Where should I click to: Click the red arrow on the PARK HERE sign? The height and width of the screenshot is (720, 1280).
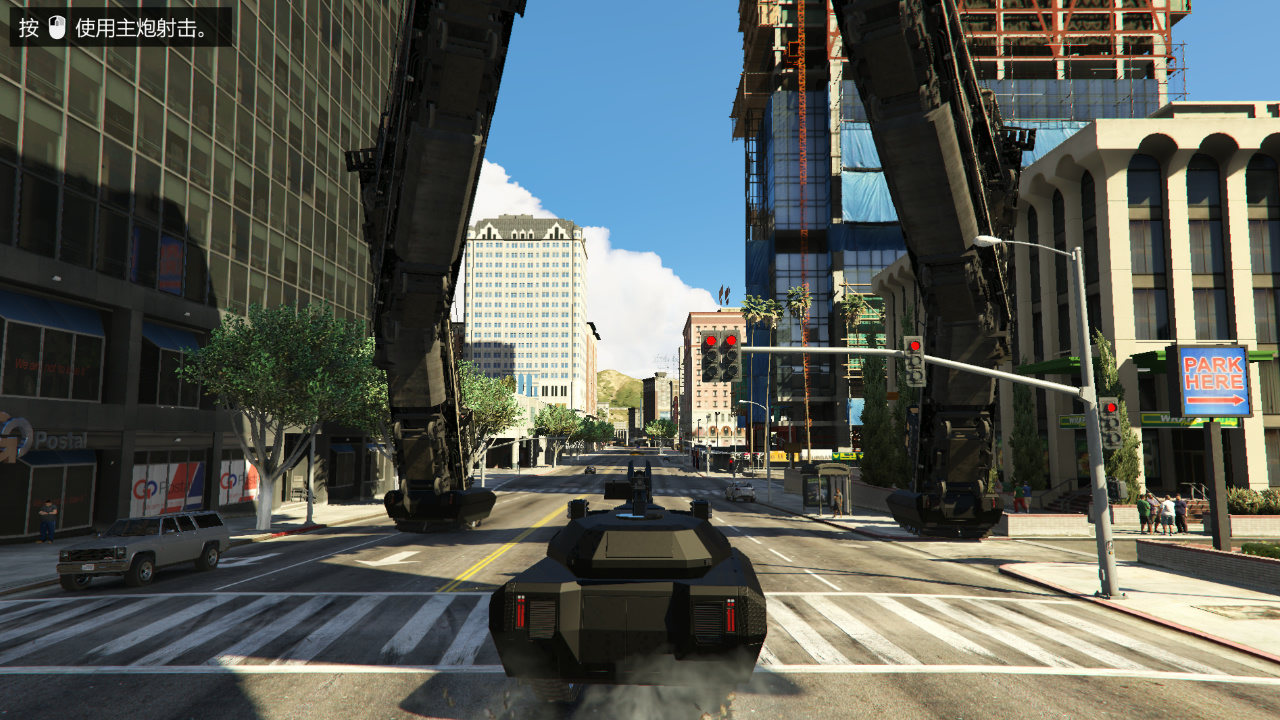(1216, 400)
